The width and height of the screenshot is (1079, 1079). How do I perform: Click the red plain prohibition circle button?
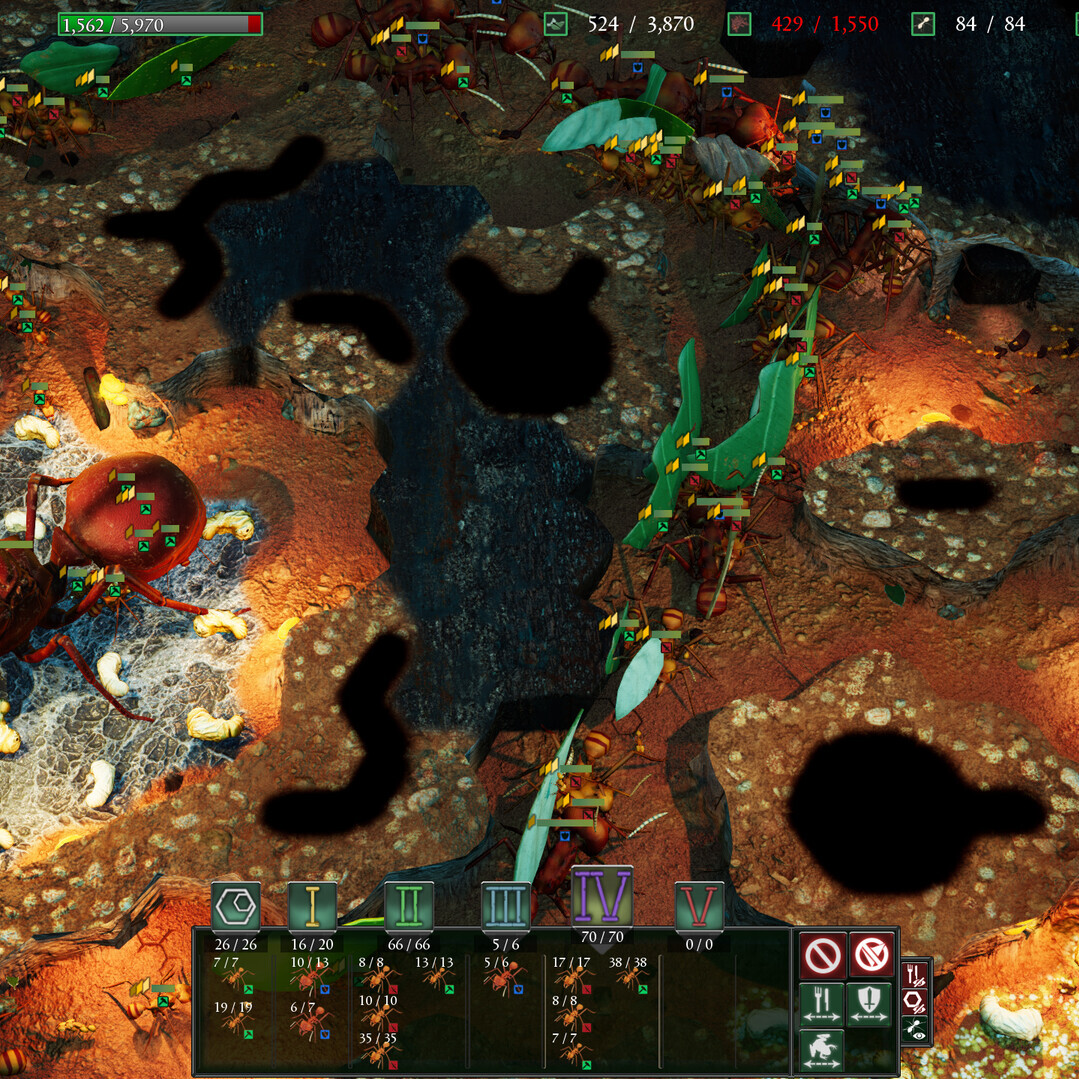[x=822, y=956]
